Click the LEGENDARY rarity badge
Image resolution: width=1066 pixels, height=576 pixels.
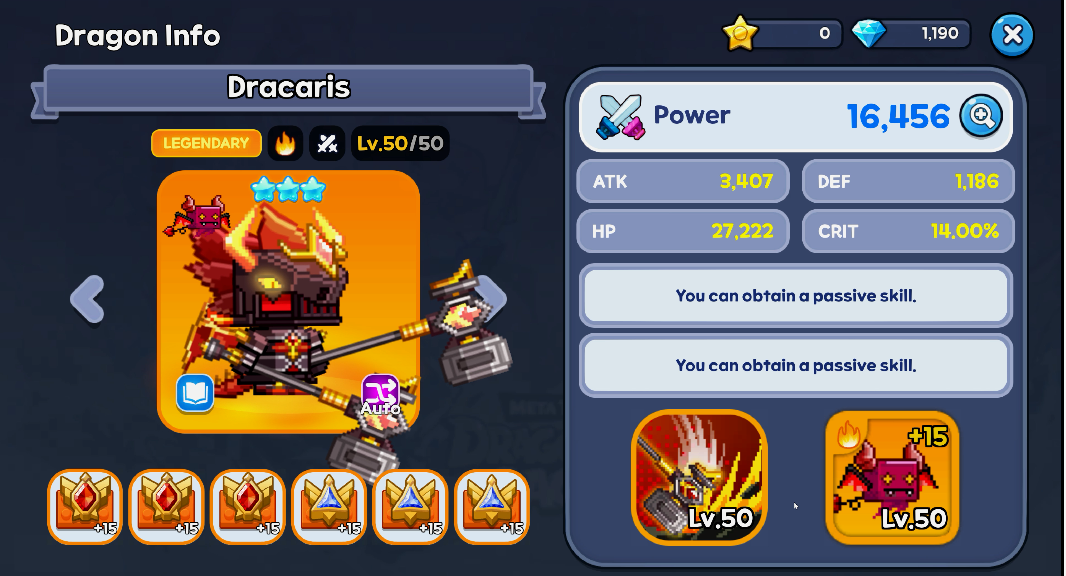[x=206, y=144]
